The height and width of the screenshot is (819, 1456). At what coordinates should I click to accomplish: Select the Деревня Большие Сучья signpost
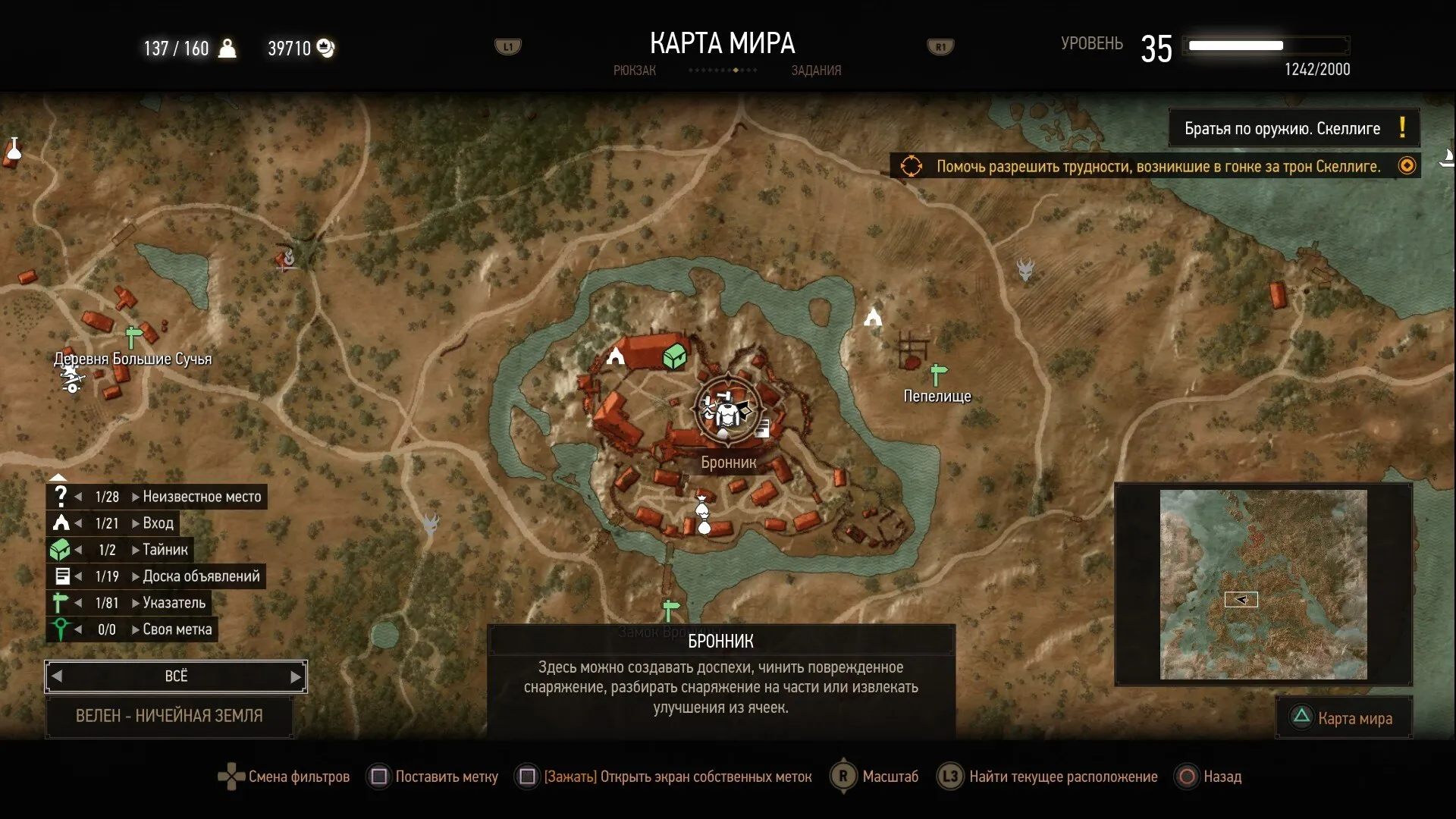(x=133, y=336)
